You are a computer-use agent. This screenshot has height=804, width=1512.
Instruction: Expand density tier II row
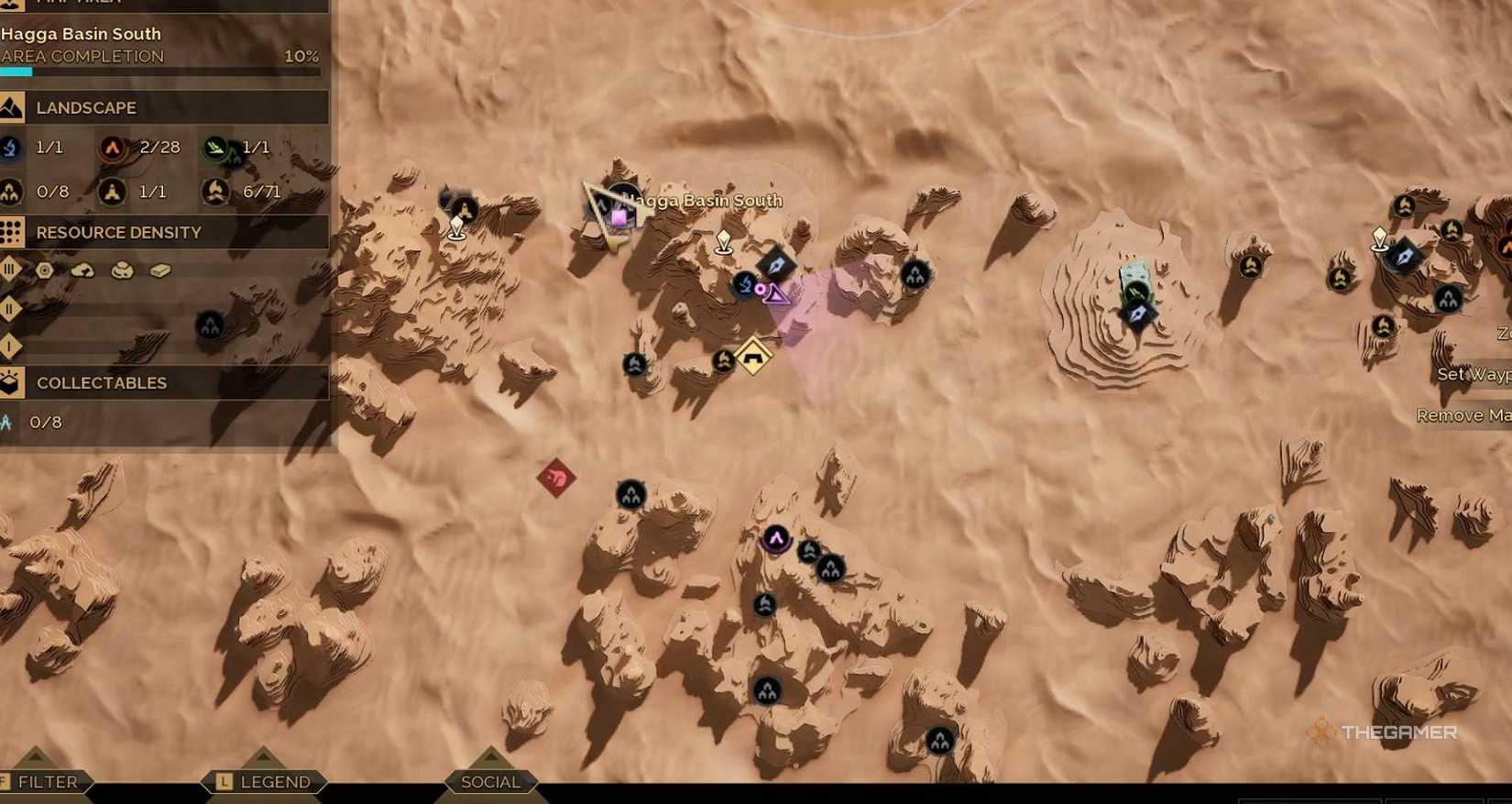coord(9,308)
